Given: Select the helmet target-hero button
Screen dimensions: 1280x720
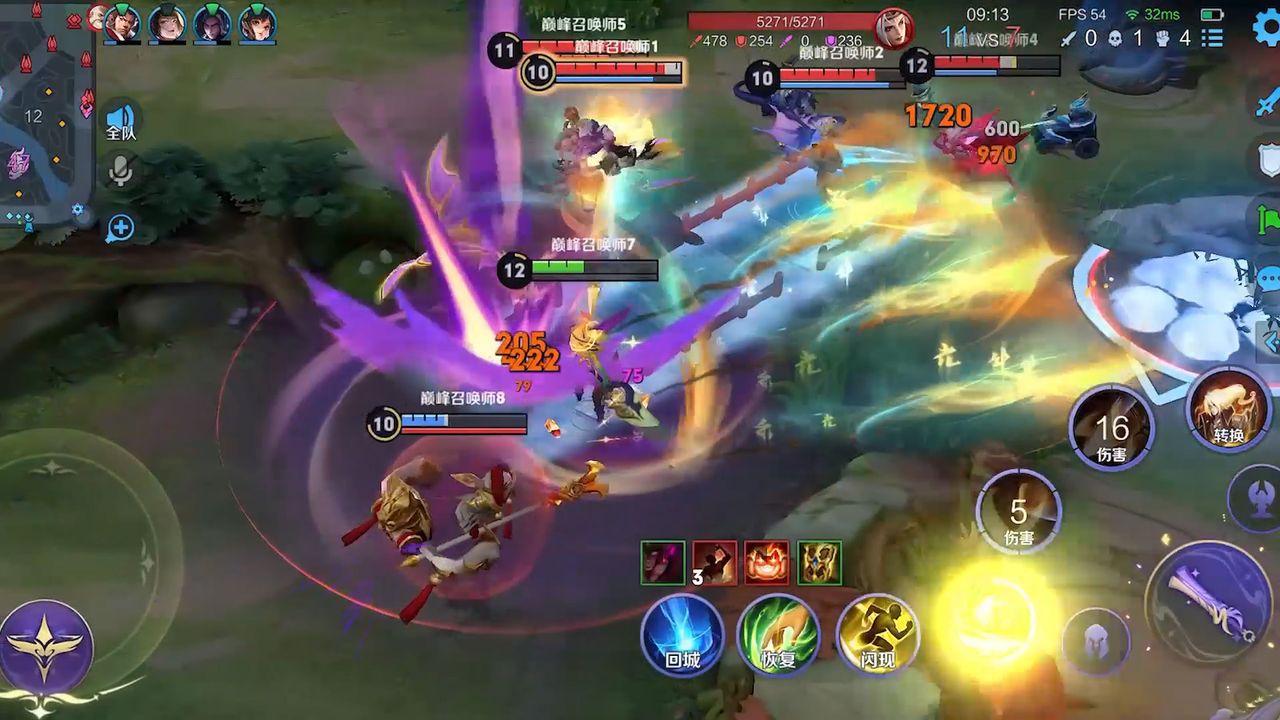Looking at the screenshot, I should coord(1096,640).
